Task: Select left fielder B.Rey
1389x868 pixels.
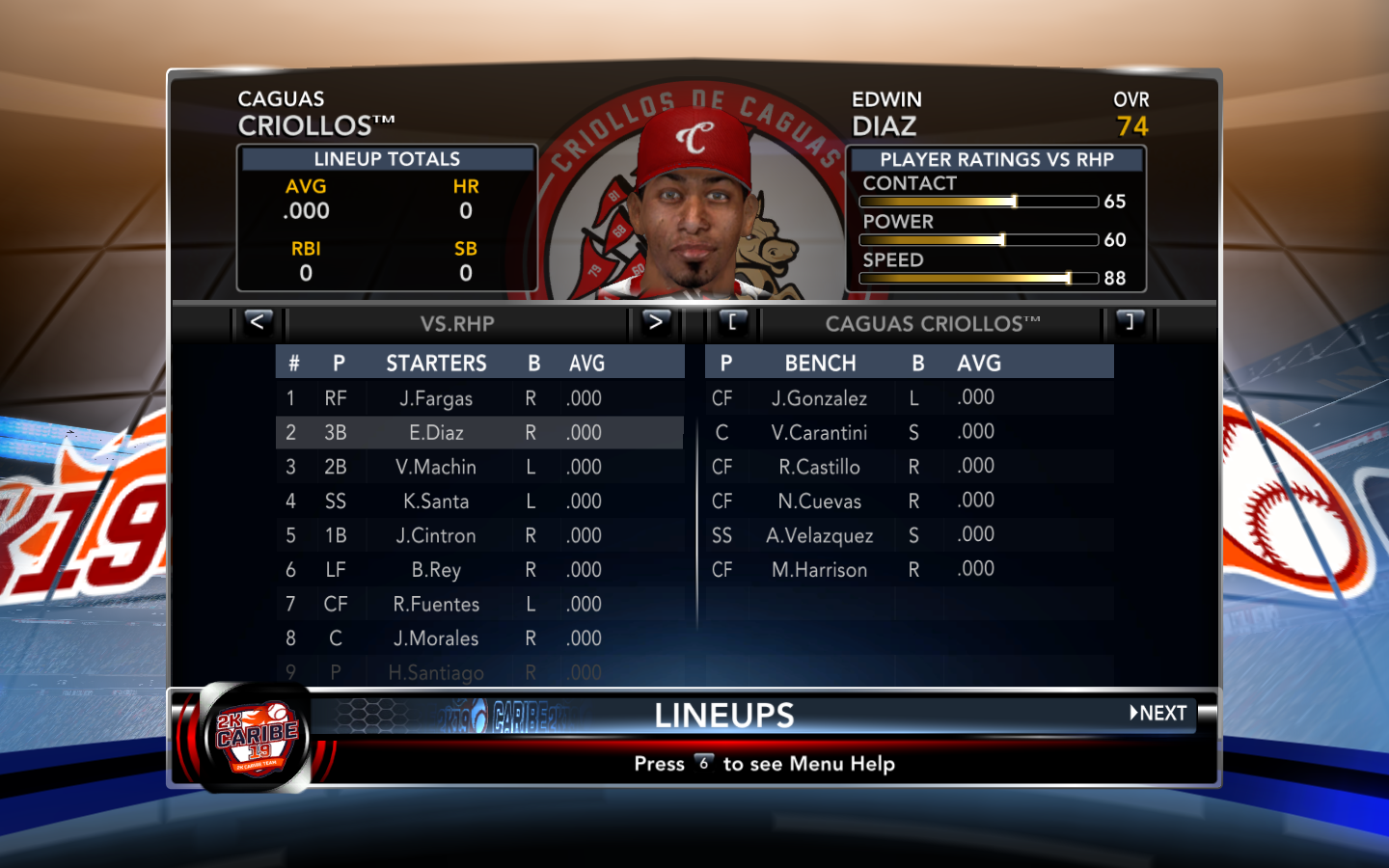Action: click(x=436, y=570)
